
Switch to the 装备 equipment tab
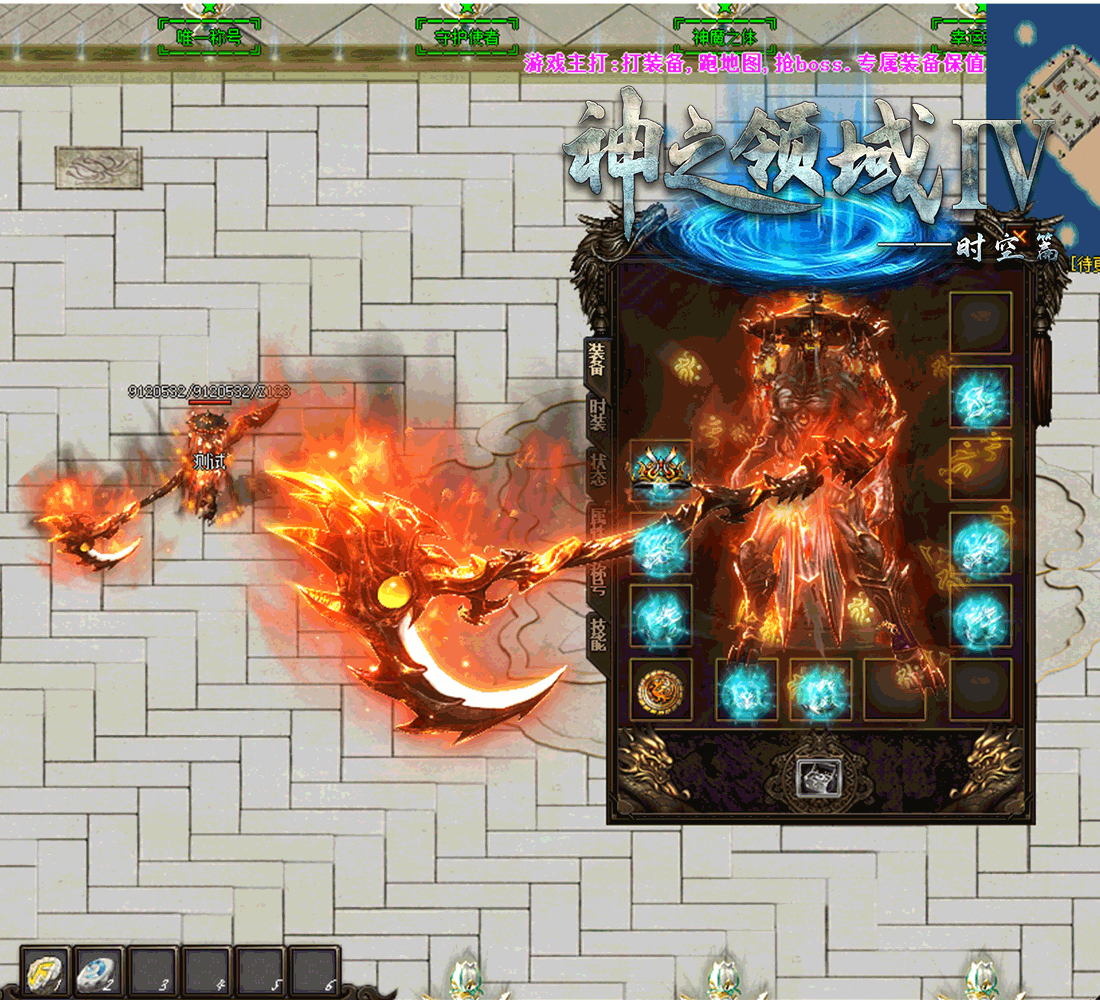pyautogui.click(x=597, y=360)
